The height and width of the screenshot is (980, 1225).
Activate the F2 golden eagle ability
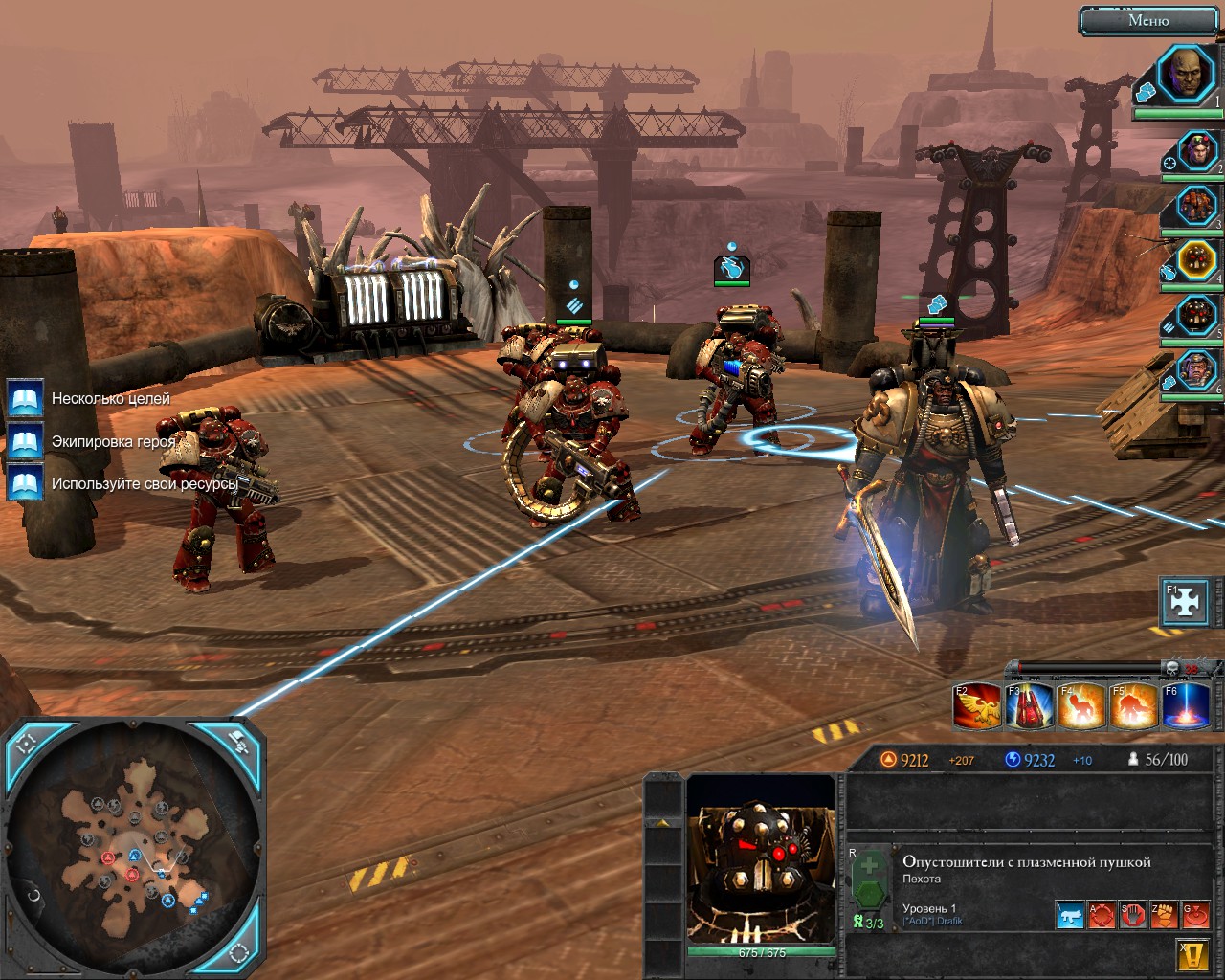[x=977, y=706]
